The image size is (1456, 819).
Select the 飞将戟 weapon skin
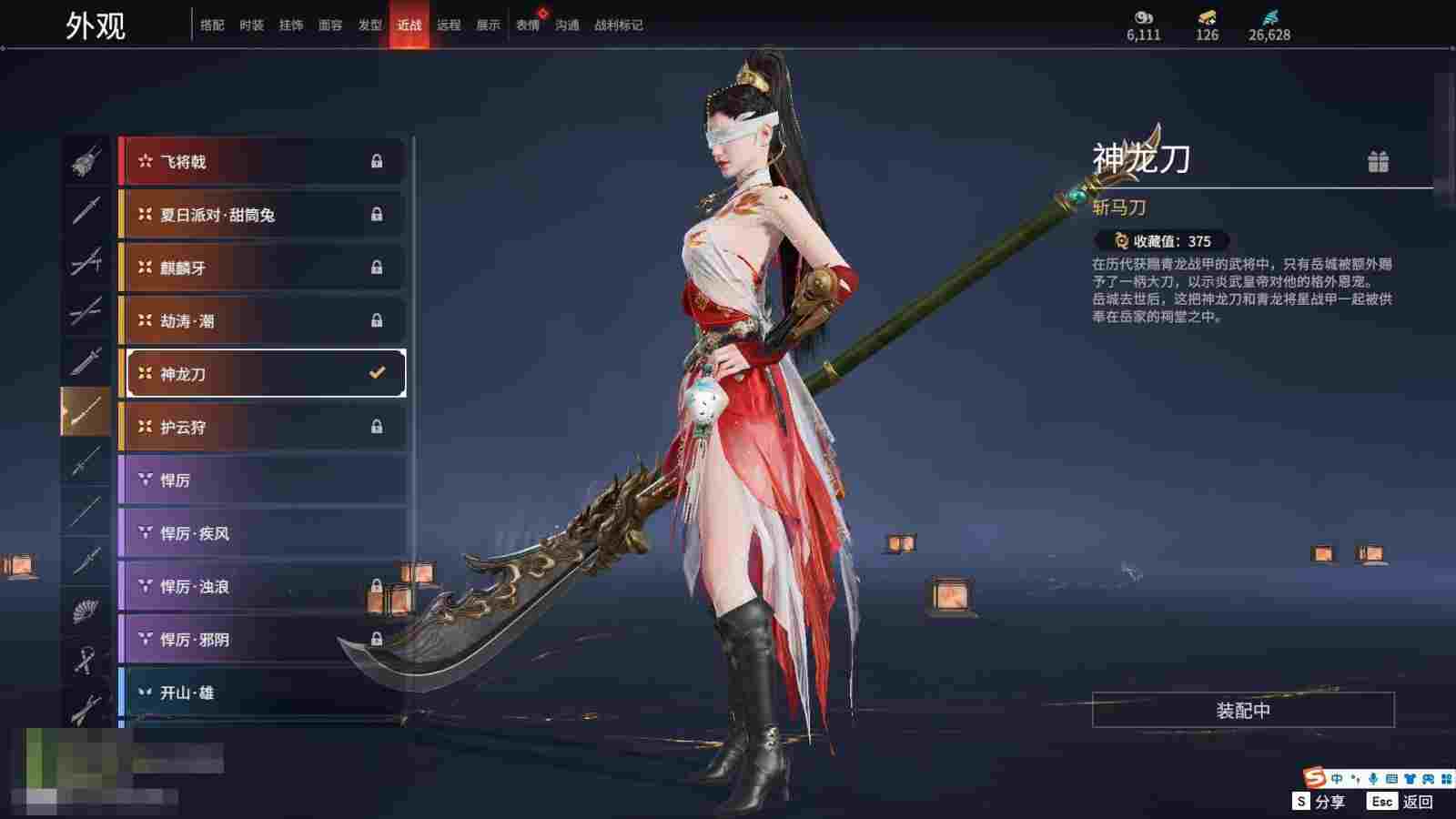tap(262, 162)
